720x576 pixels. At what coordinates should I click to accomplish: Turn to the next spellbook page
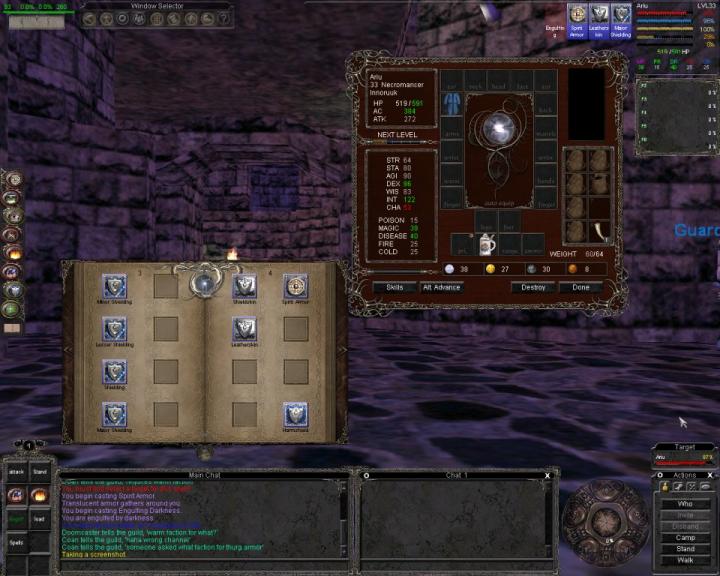click(x=342, y=350)
